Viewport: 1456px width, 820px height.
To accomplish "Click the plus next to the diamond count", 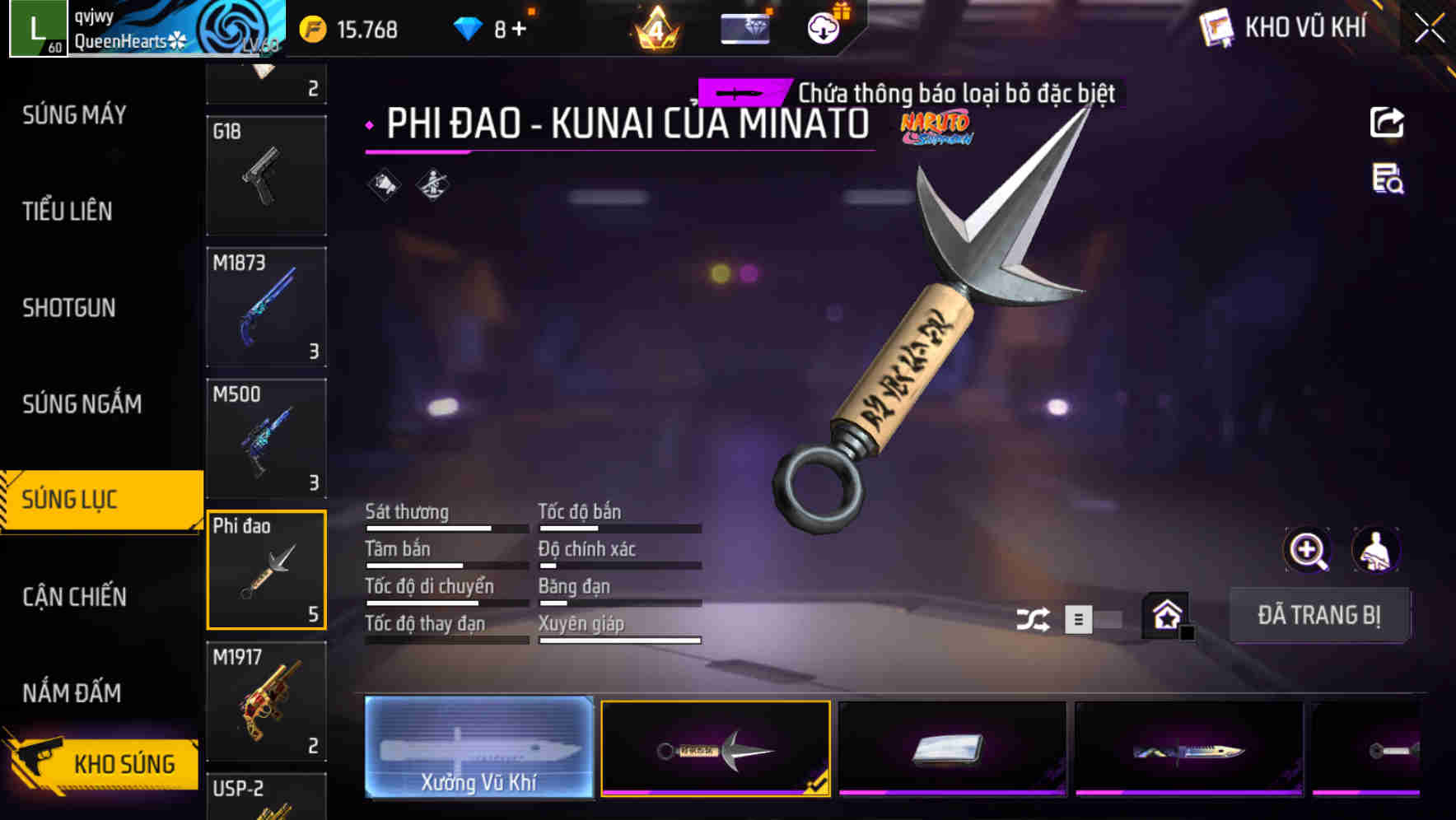I will pyautogui.click(x=518, y=27).
